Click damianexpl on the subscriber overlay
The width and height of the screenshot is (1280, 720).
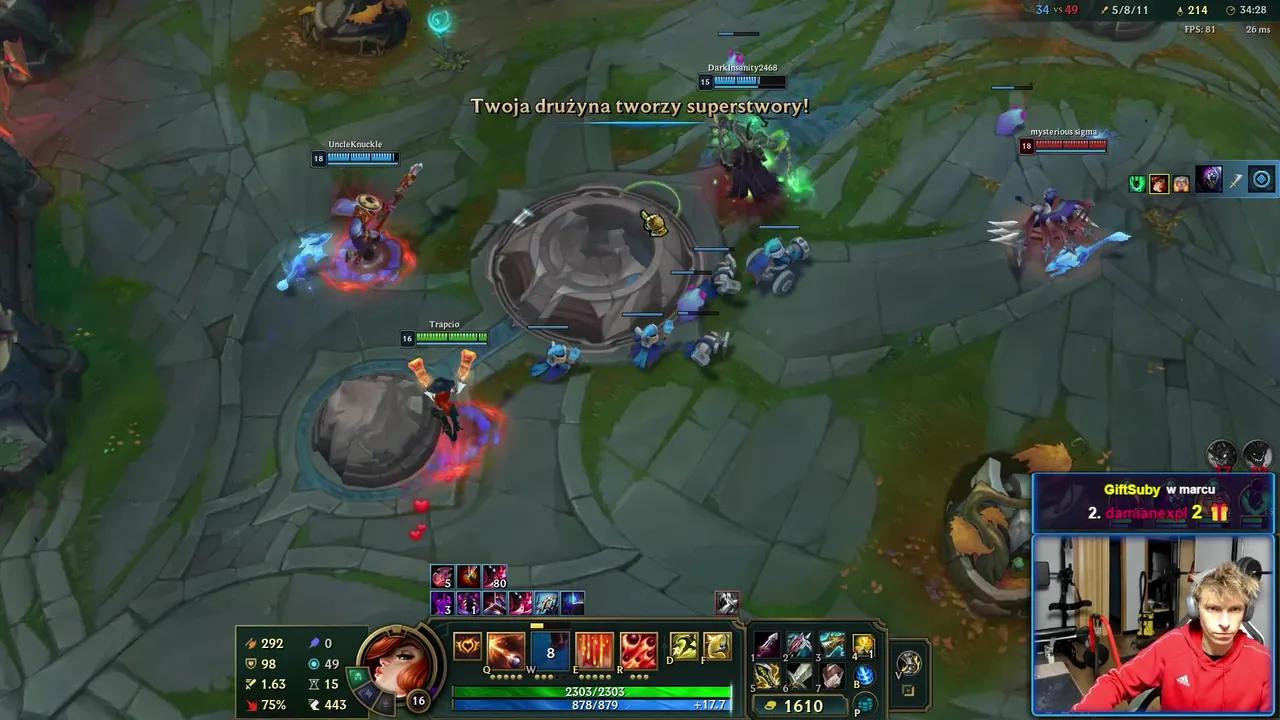tap(1147, 511)
